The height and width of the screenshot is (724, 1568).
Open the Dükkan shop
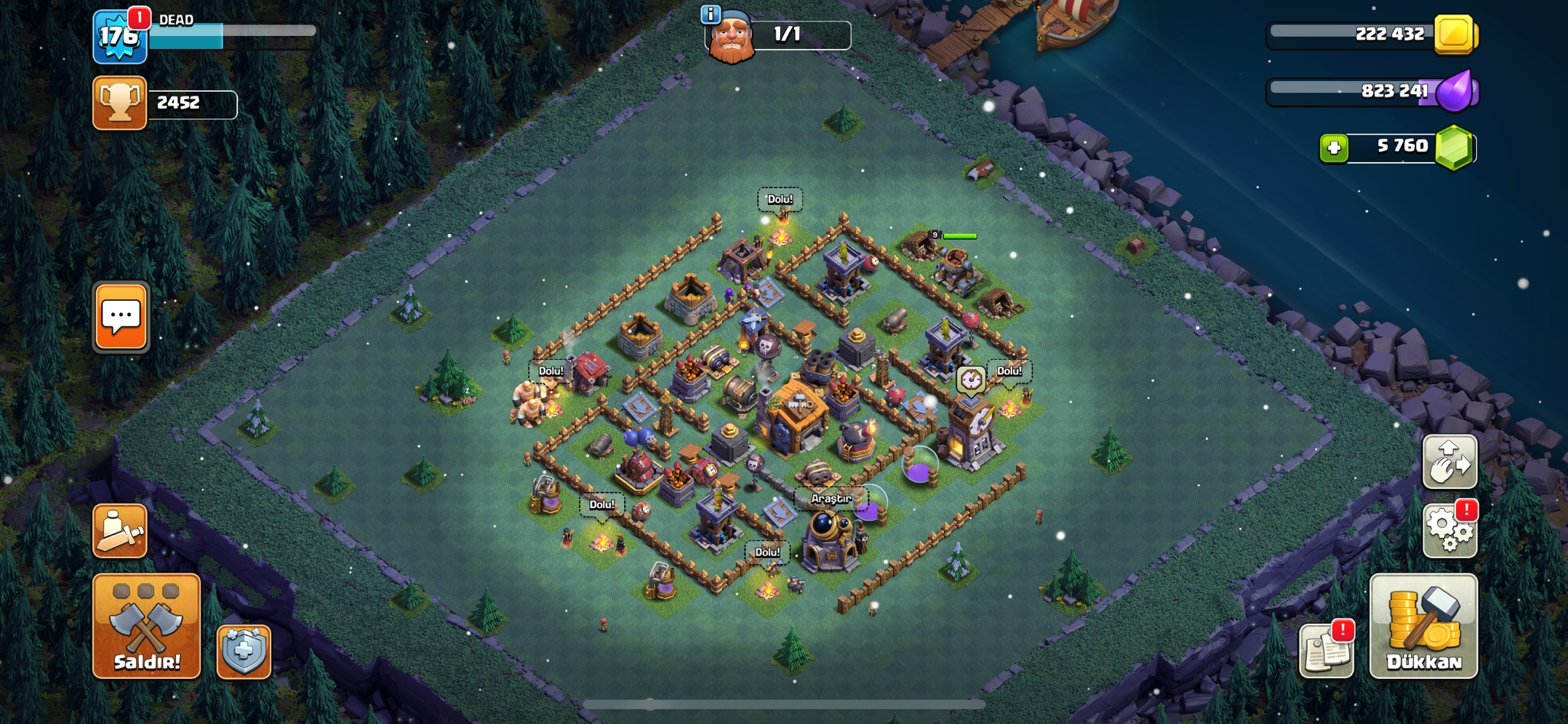pos(1423,626)
